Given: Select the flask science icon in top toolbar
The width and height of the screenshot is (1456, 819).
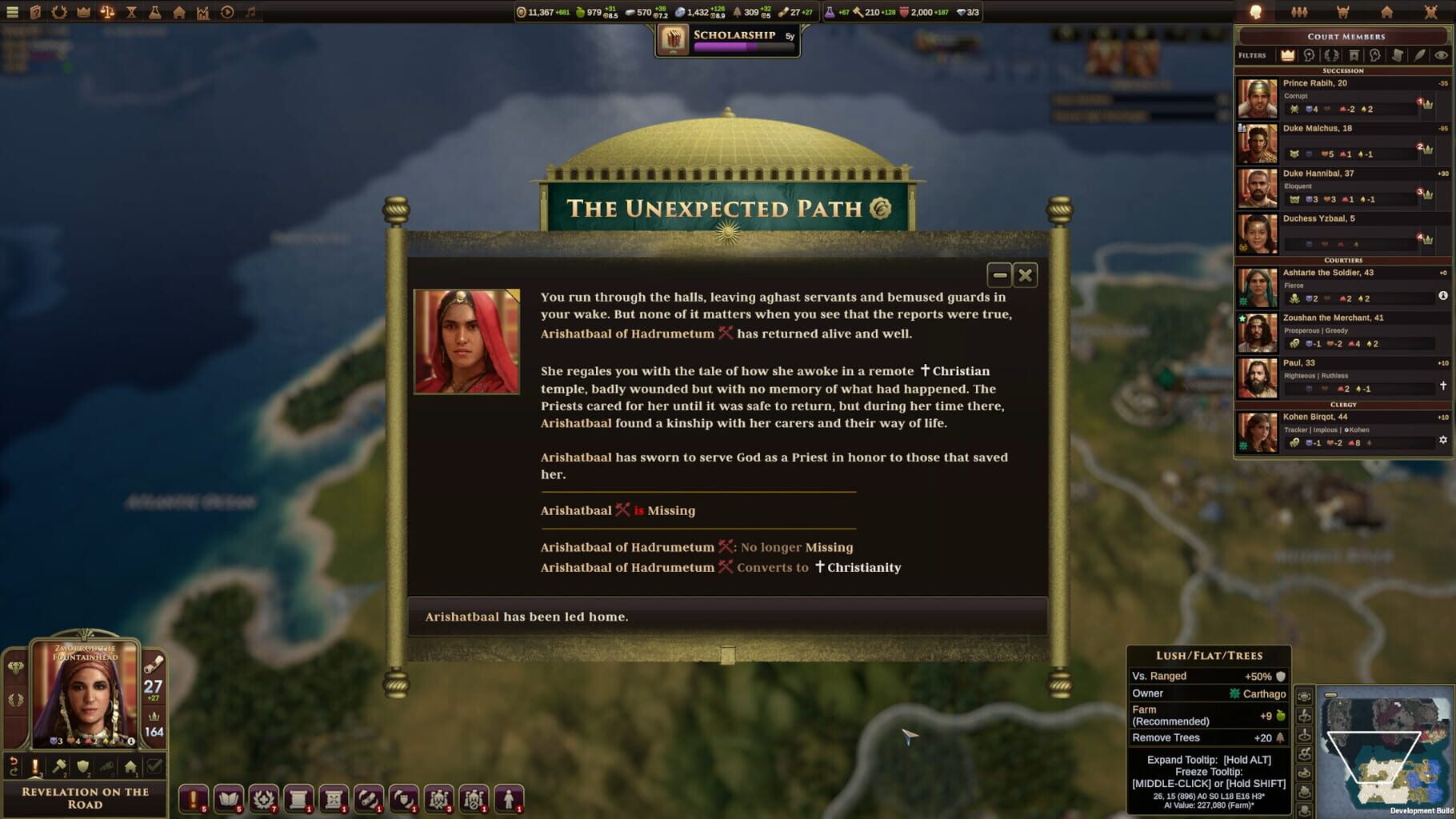Looking at the screenshot, I should [154, 12].
